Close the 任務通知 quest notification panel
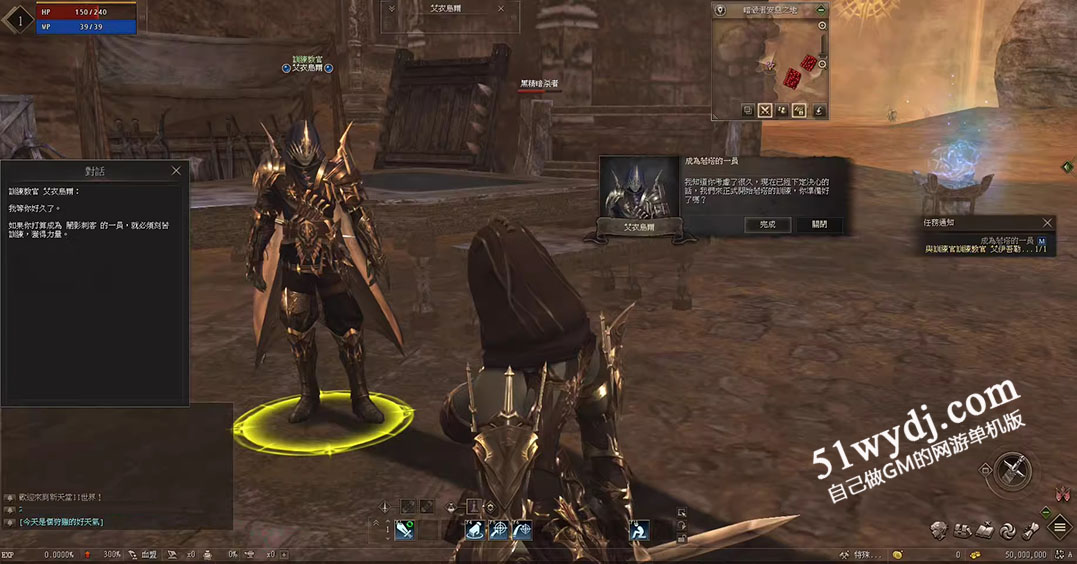The image size is (1077, 564). 1047,223
